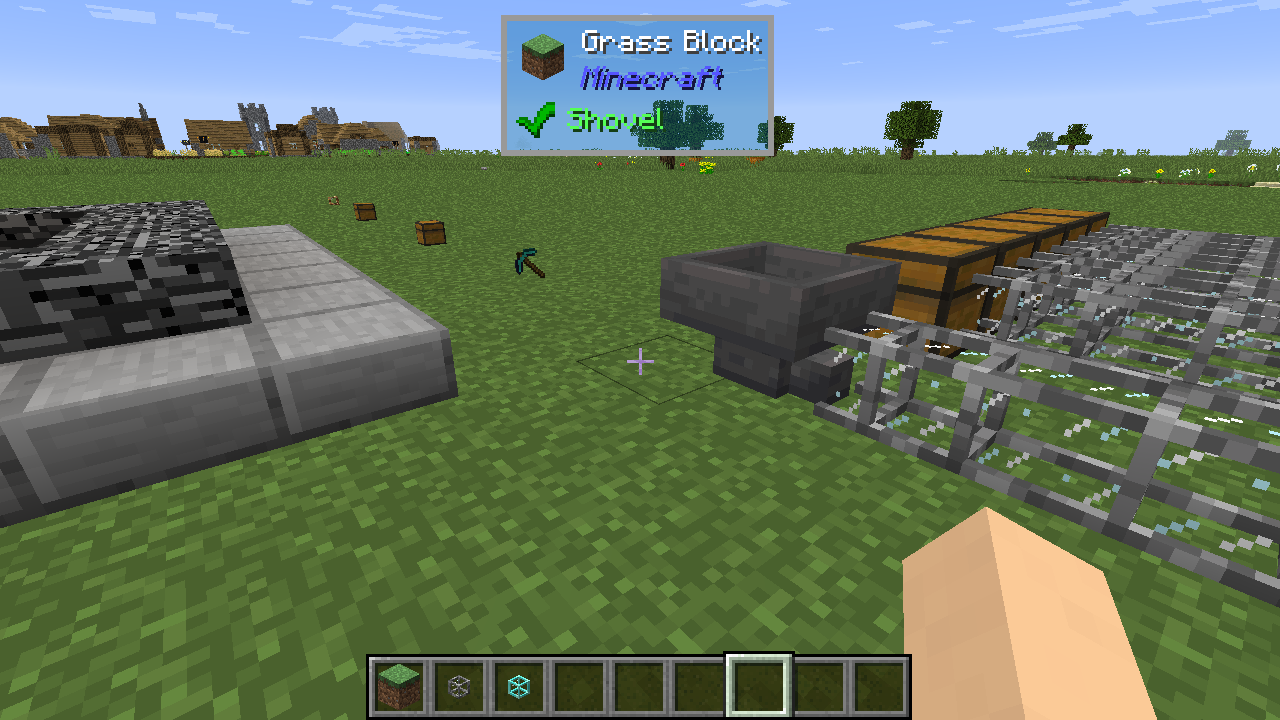Select the cyan wireframe cube hotbar slot
This screenshot has width=1280, height=720.
click(519, 686)
